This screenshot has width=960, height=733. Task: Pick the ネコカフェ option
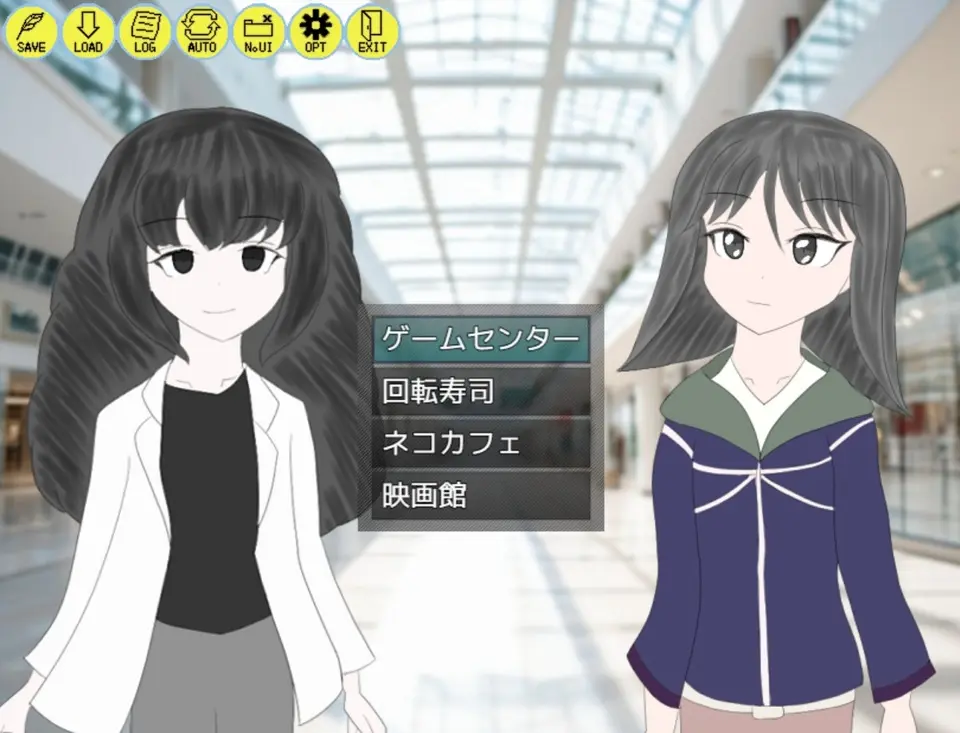click(481, 443)
